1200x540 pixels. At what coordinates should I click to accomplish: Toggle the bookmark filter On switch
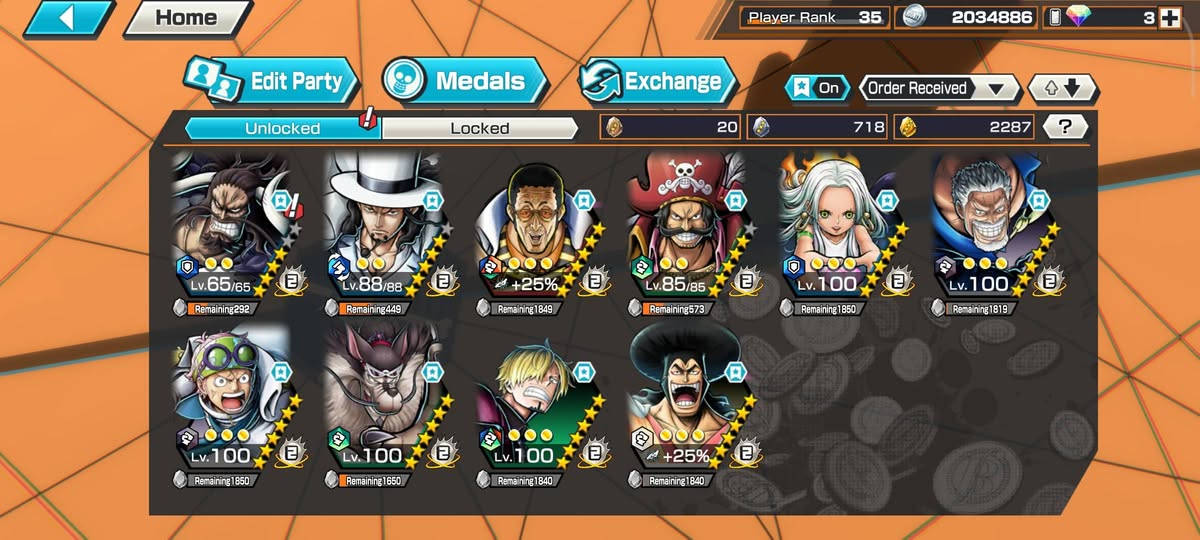click(x=817, y=88)
